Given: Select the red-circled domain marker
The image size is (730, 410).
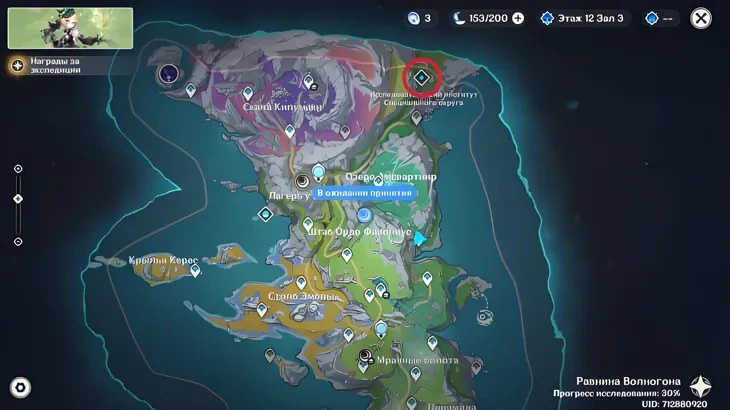Looking at the screenshot, I should [x=422, y=77].
